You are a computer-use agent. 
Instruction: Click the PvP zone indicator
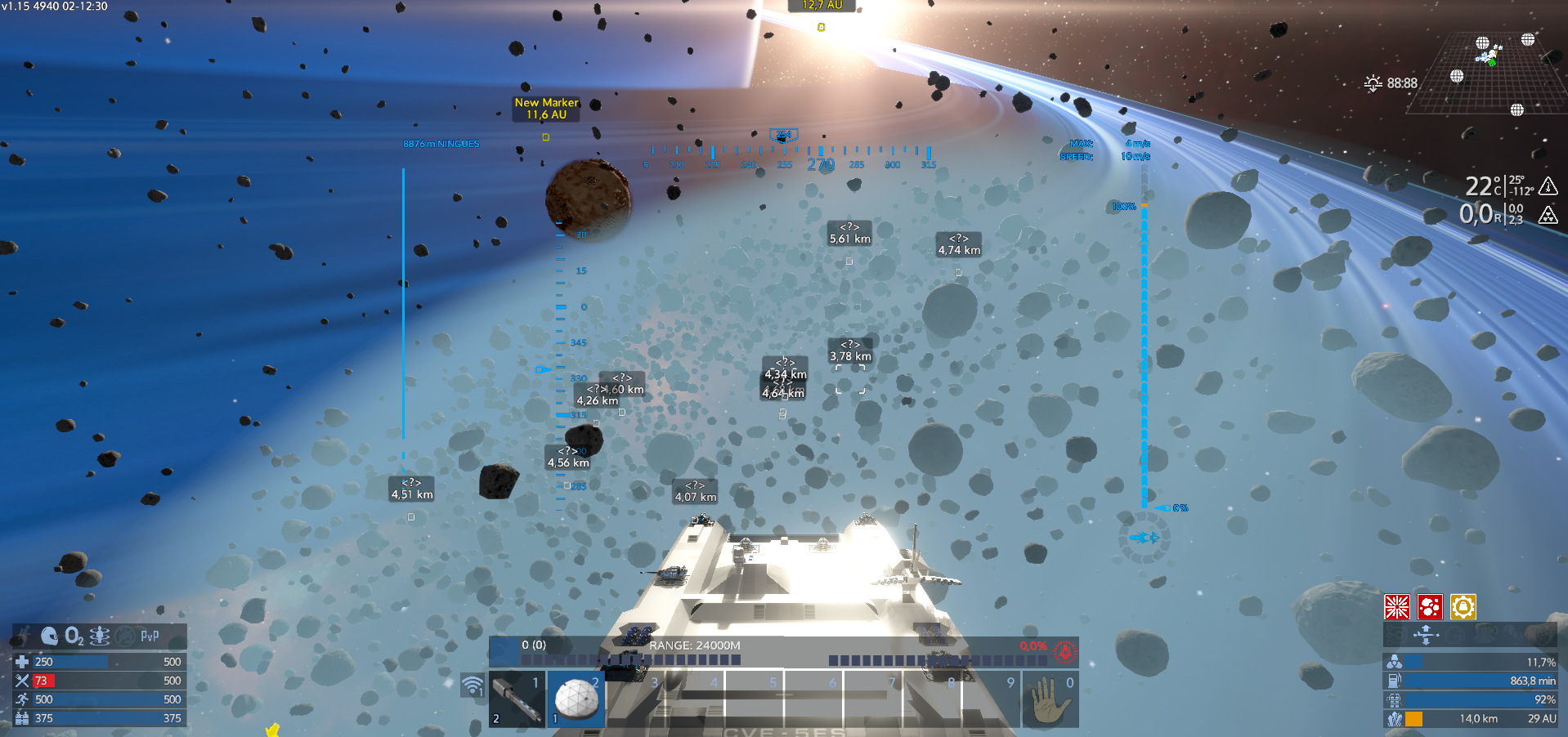(150, 636)
